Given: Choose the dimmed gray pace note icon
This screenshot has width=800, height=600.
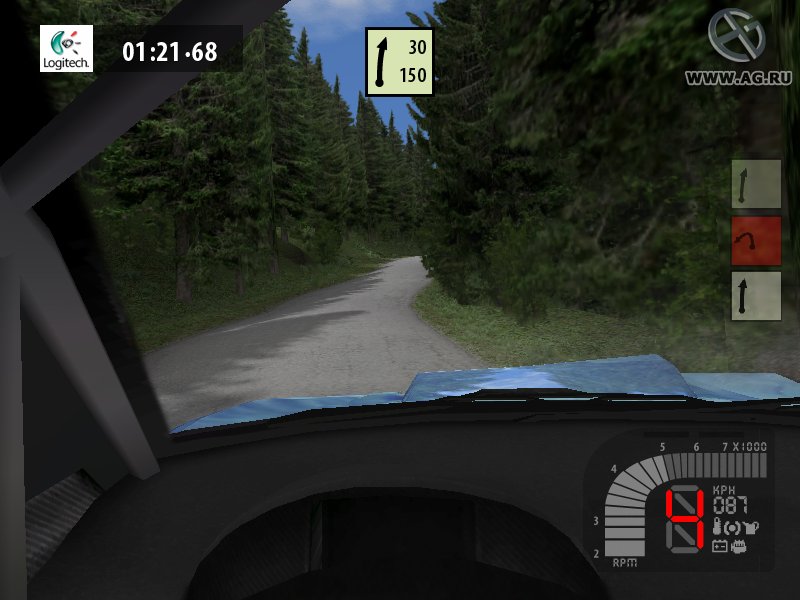Looking at the screenshot, I should tap(755, 184).
